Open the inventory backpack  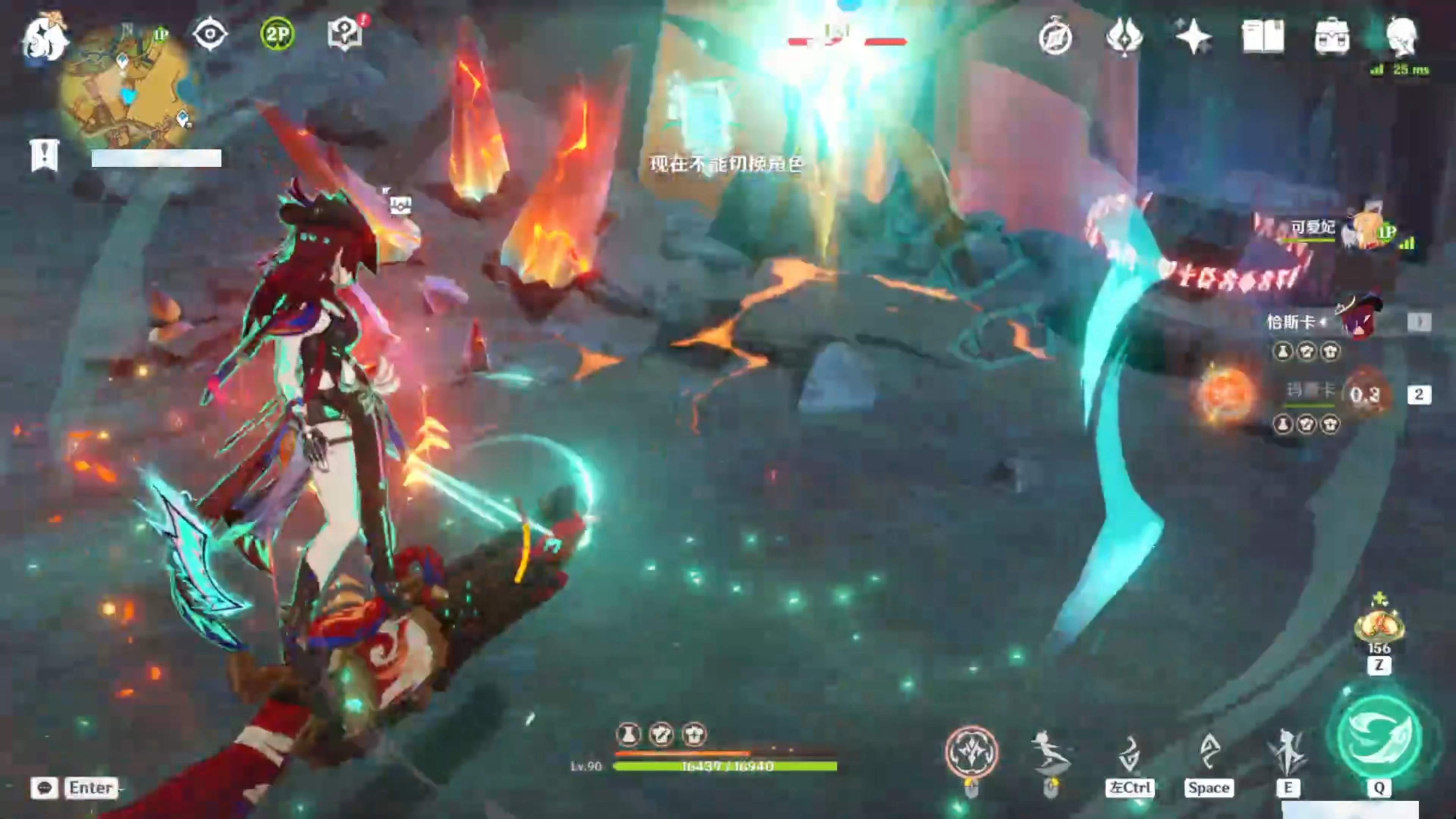[x=1332, y=37]
